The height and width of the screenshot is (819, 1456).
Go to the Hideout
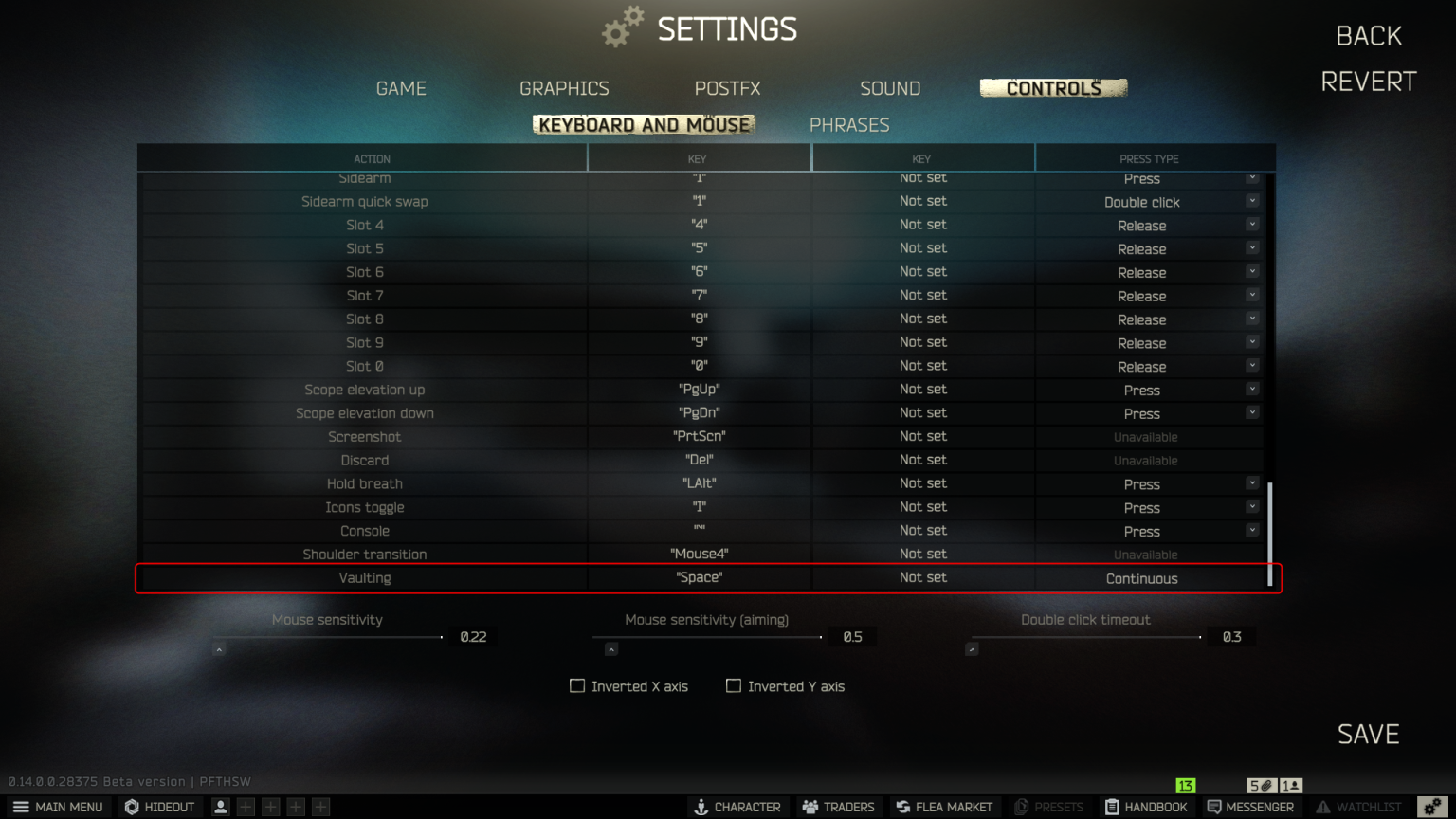tap(159, 807)
